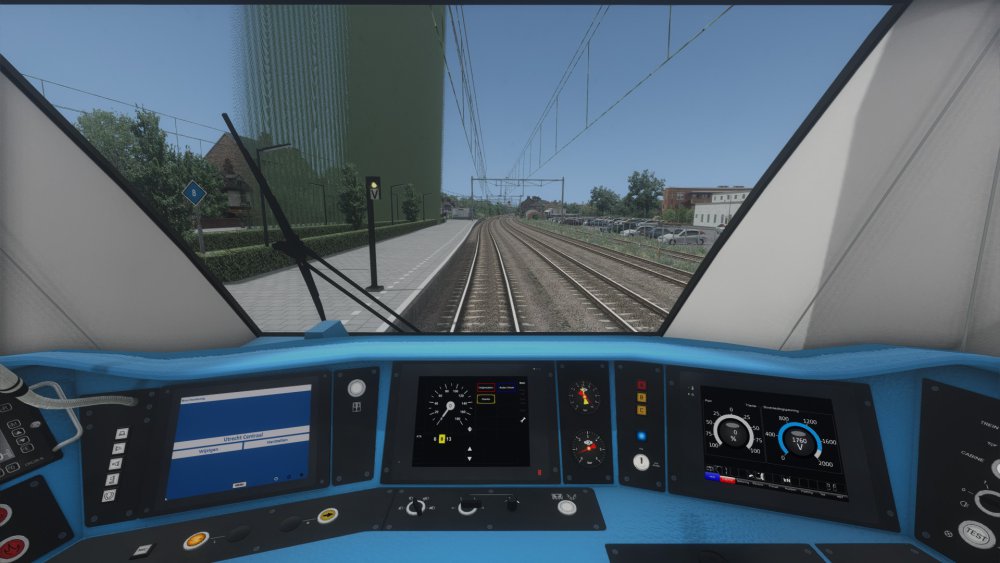Image resolution: width=1000 pixels, height=563 pixels.
Task: Push the round TEST button
Action: click(975, 535)
